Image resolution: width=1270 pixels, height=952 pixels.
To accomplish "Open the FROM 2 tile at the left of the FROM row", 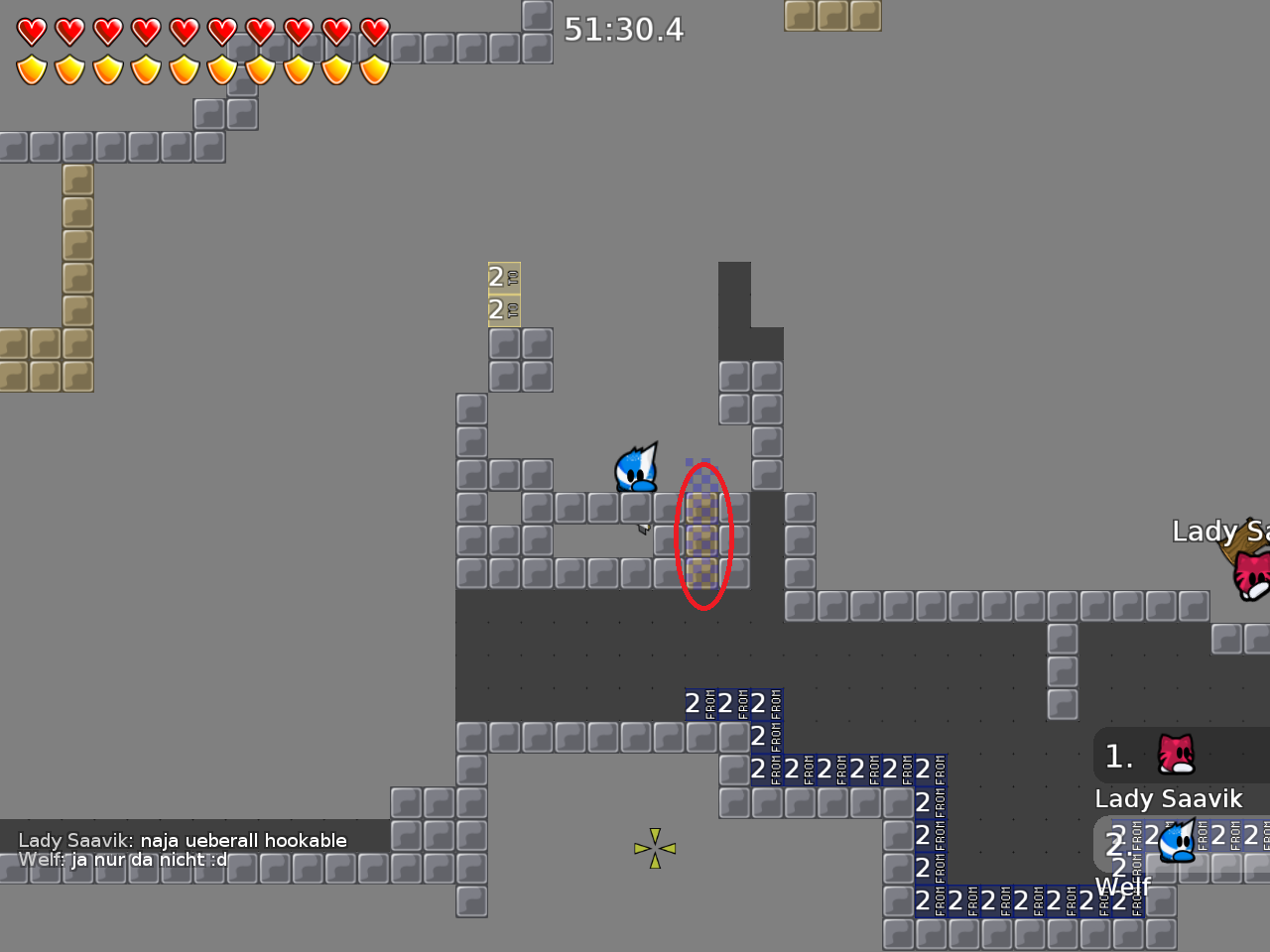I will pyautogui.click(x=695, y=704).
